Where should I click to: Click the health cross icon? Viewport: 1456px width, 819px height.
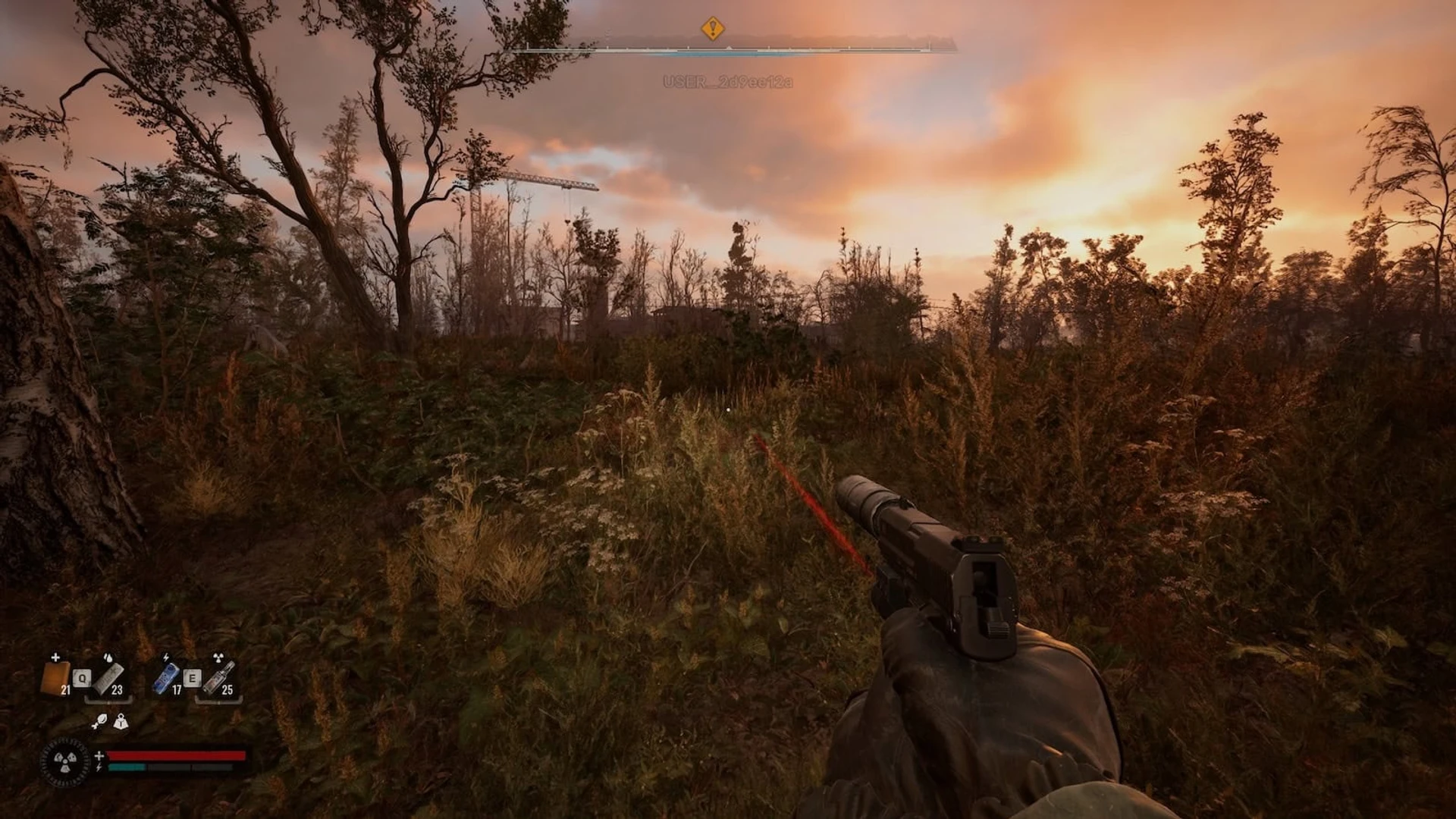[99, 755]
